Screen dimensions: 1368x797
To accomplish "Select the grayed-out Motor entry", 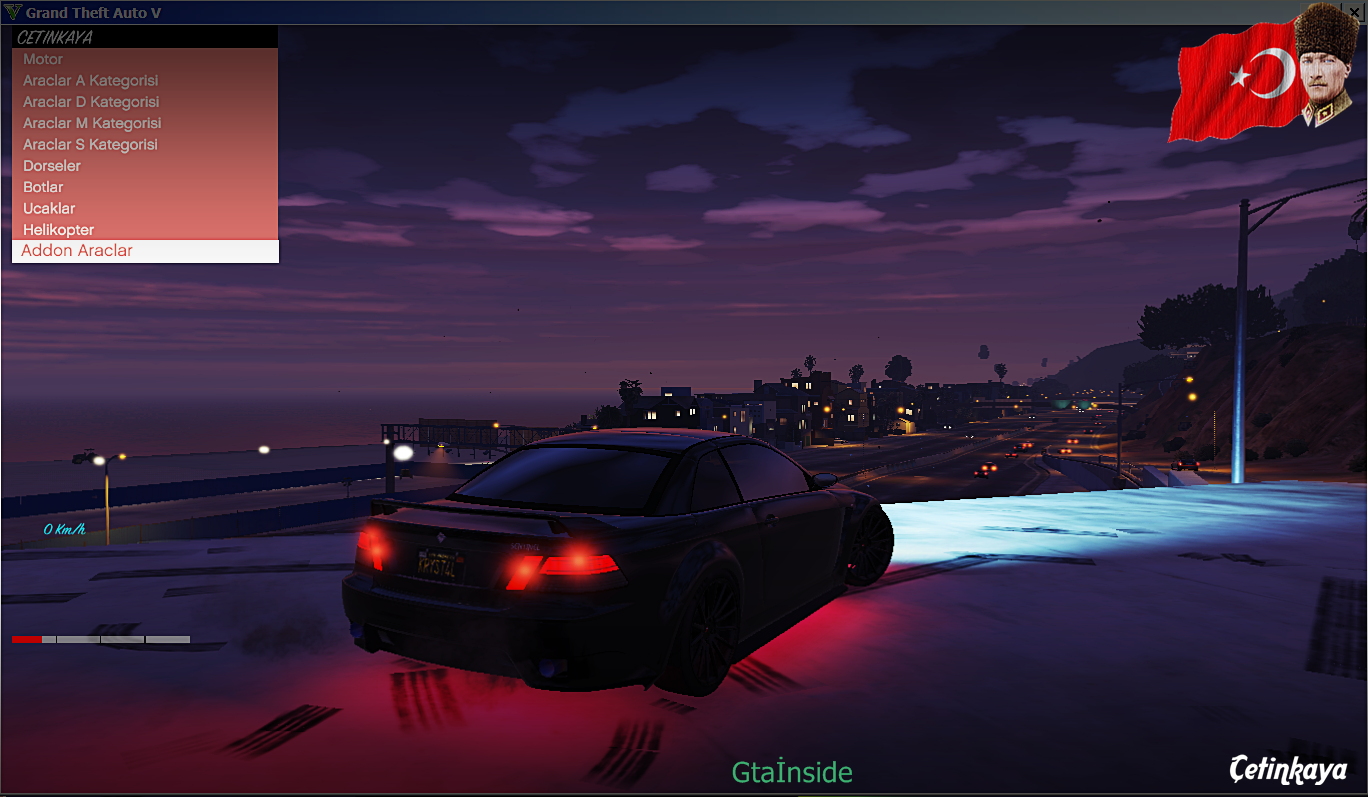I will 42,59.
